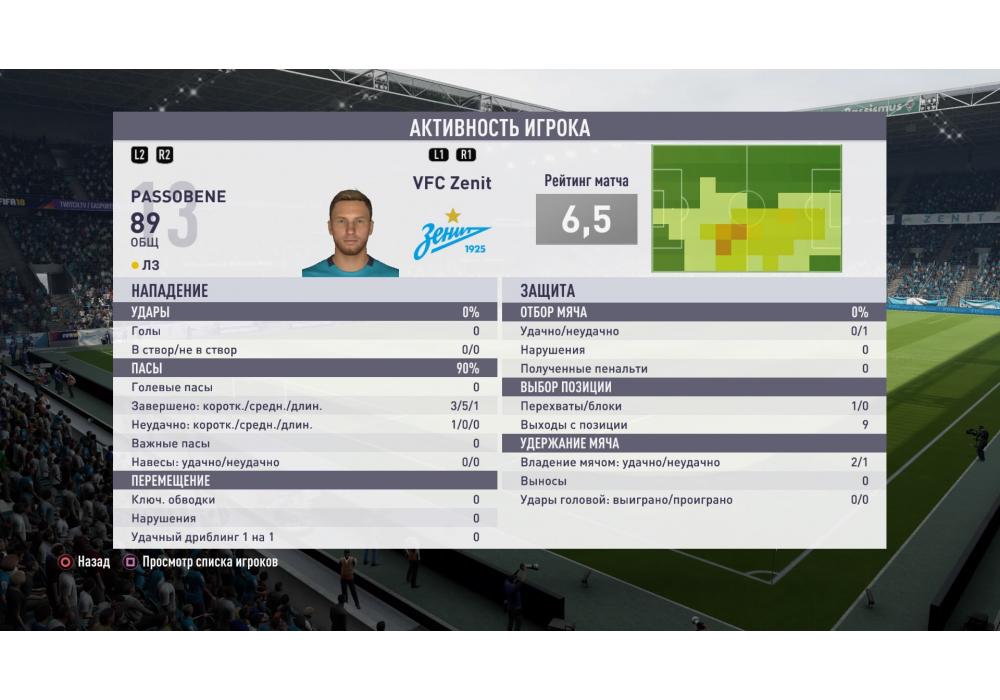Choose the ПЕРЕМЕЩЕНИЕ section header
Viewport: 1000px width, 700px height.
coord(305,481)
